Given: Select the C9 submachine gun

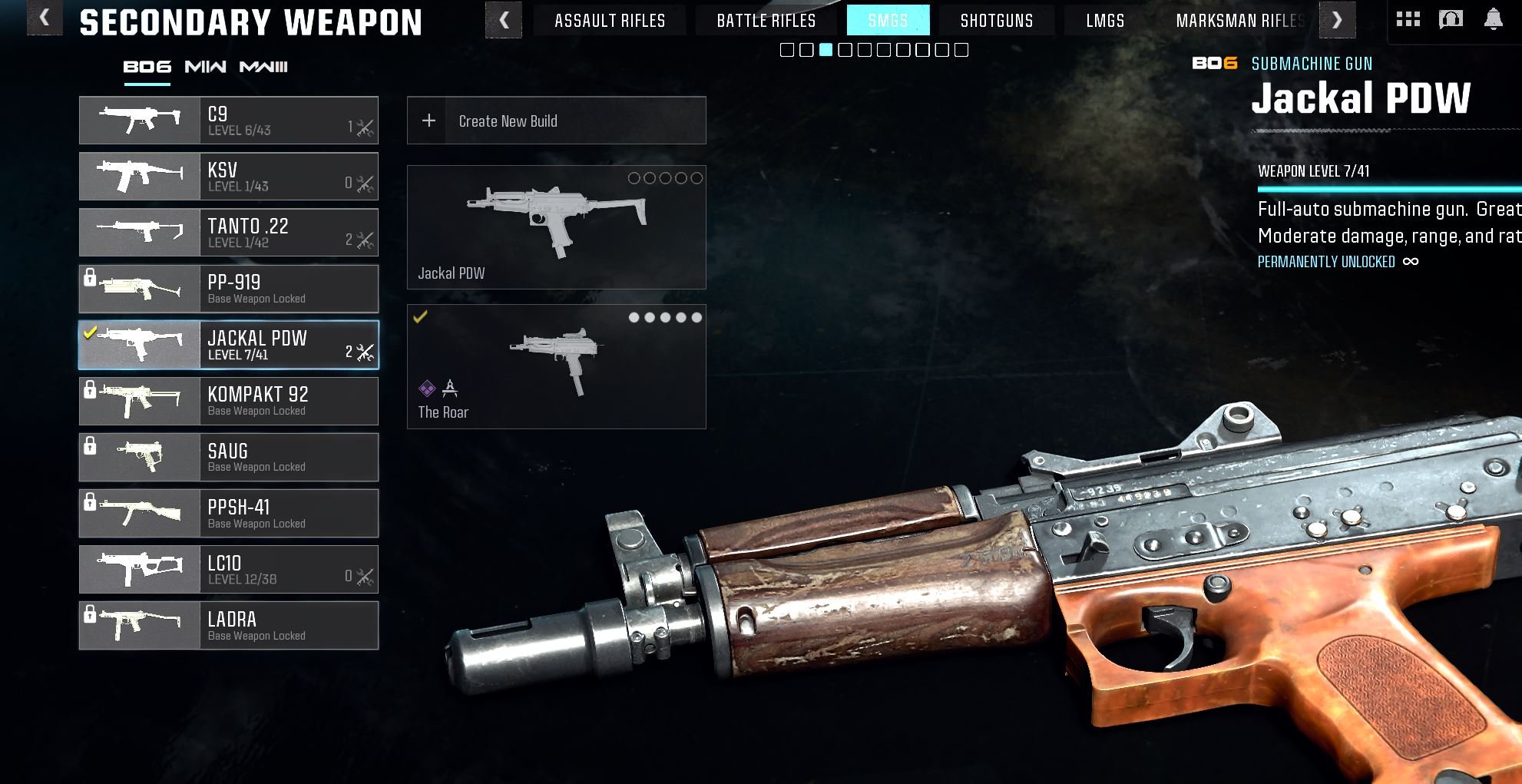Looking at the screenshot, I should click(x=229, y=121).
